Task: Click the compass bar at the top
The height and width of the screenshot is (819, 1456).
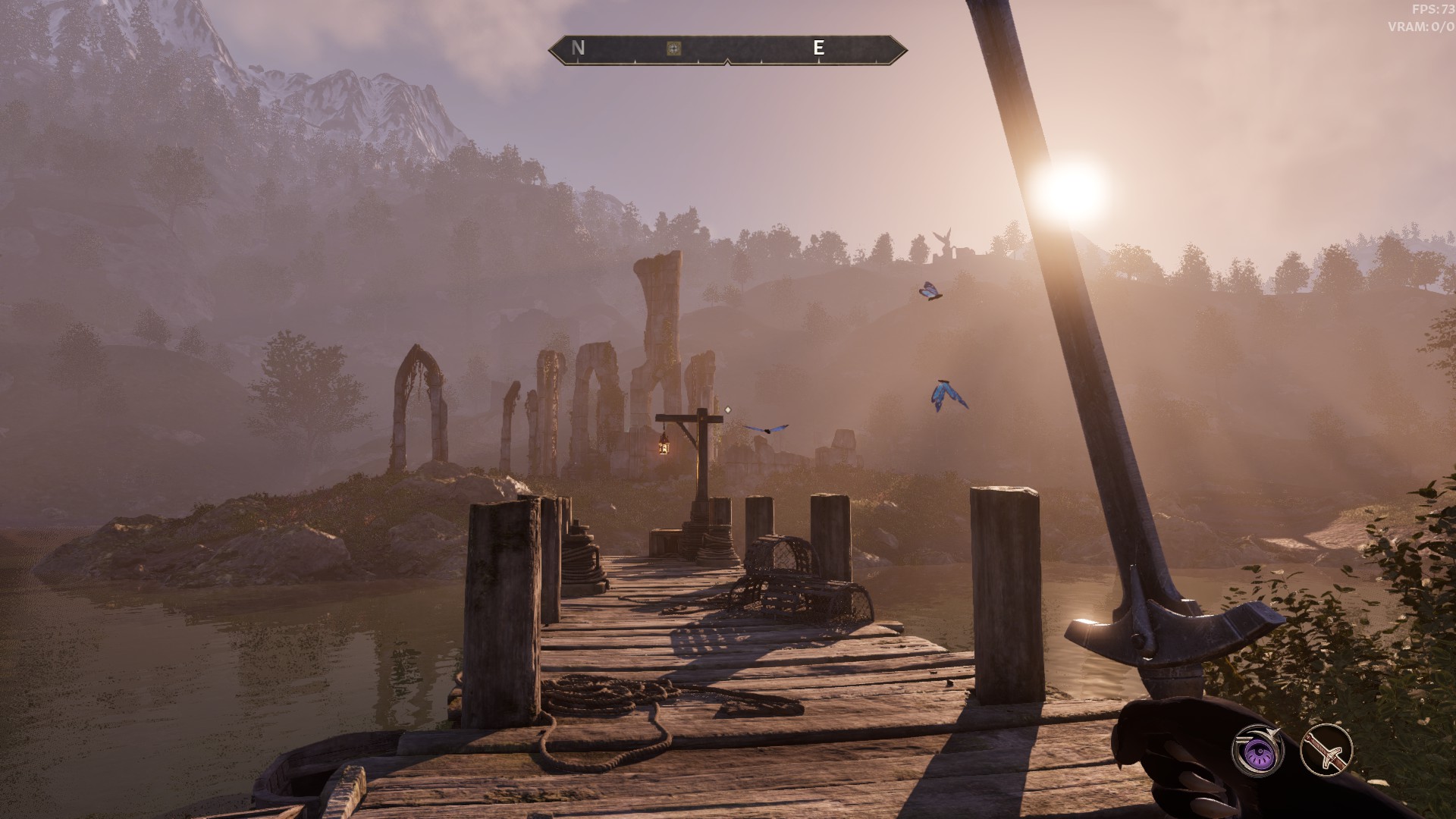Action: click(x=727, y=49)
